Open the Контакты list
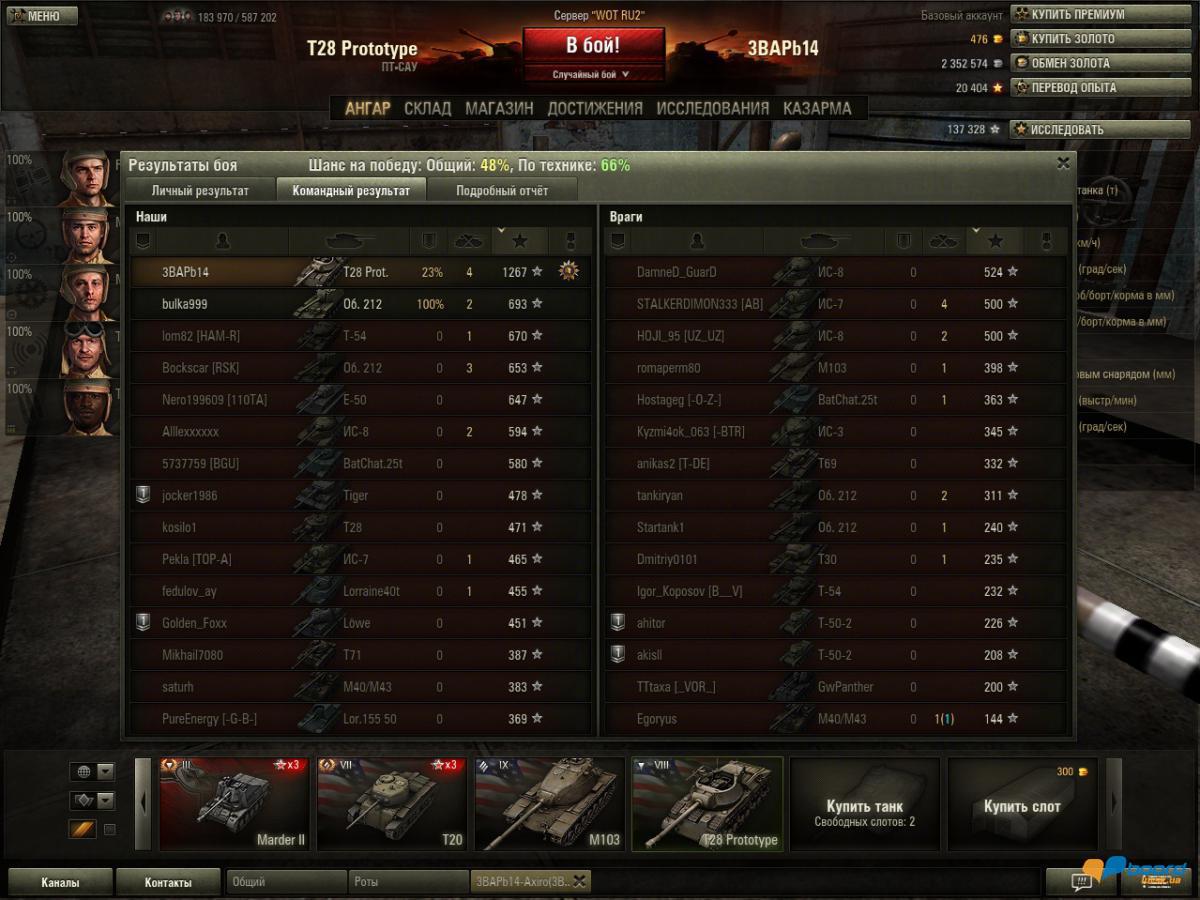The height and width of the screenshot is (900, 1200). [167, 882]
